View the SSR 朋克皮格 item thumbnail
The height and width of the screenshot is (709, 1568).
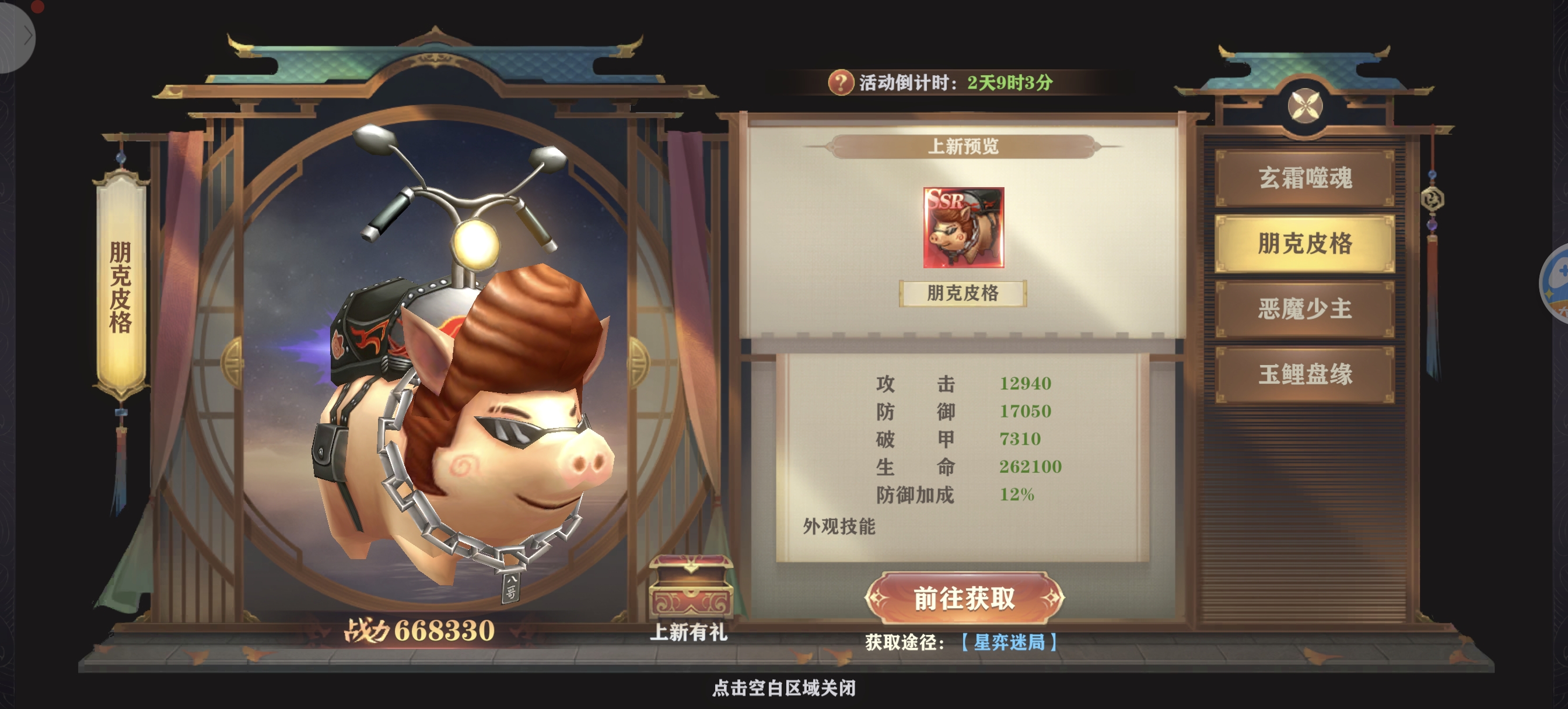[x=963, y=227]
